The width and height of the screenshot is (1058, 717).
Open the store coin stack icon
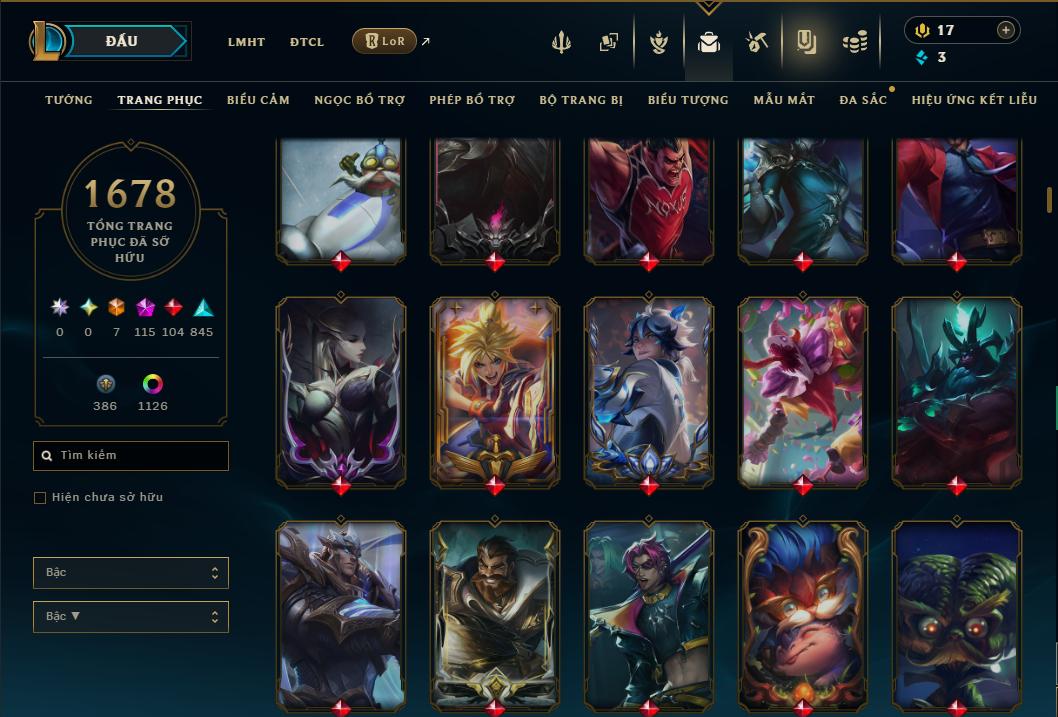[x=854, y=42]
